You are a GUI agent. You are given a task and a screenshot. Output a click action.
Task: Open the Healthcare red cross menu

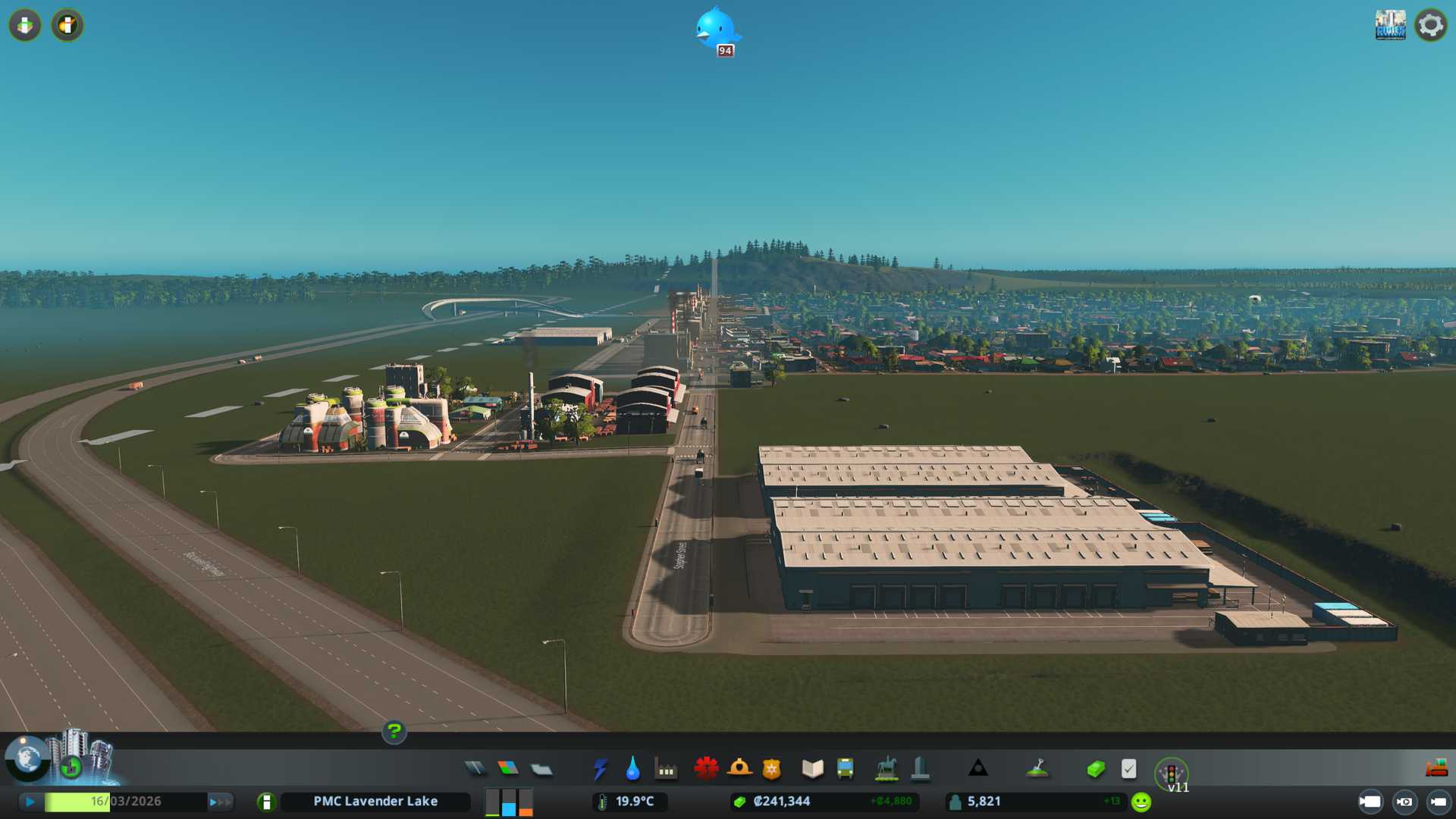tap(706, 769)
